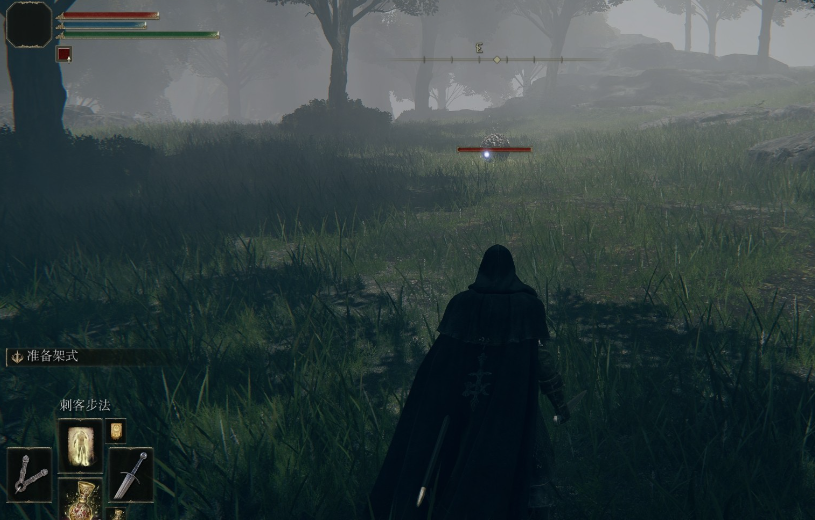This screenshot has height=520, width=815.
Task: Select the Assassin's Approach (刺客步法) spell slot
Action: (80, 445)
